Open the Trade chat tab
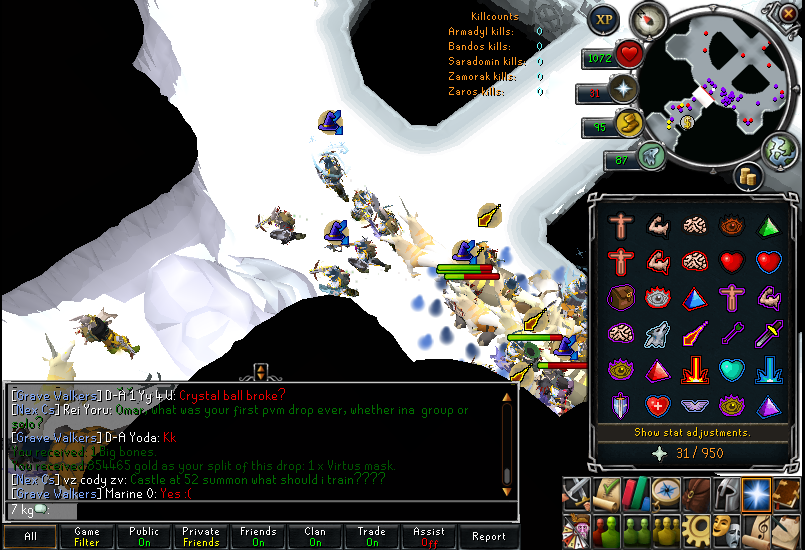The width and height of the screenshot is (805, 550). [372, 537]
